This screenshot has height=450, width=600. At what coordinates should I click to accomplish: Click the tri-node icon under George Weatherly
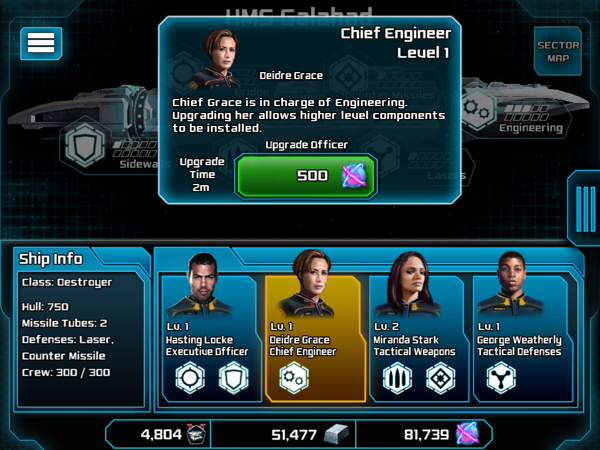(501, 378)
